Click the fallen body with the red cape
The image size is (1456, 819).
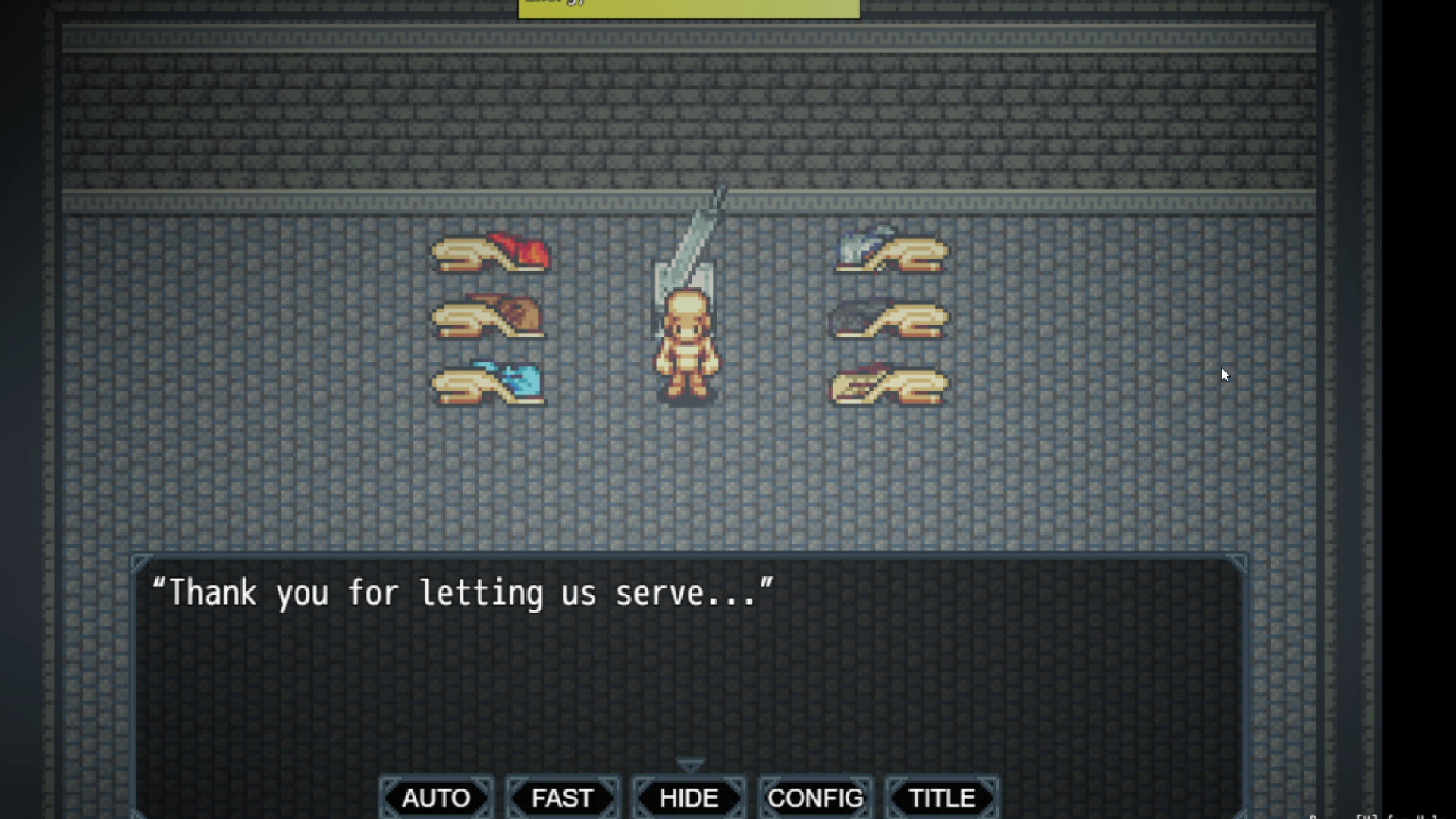click(x=491, y=254)
